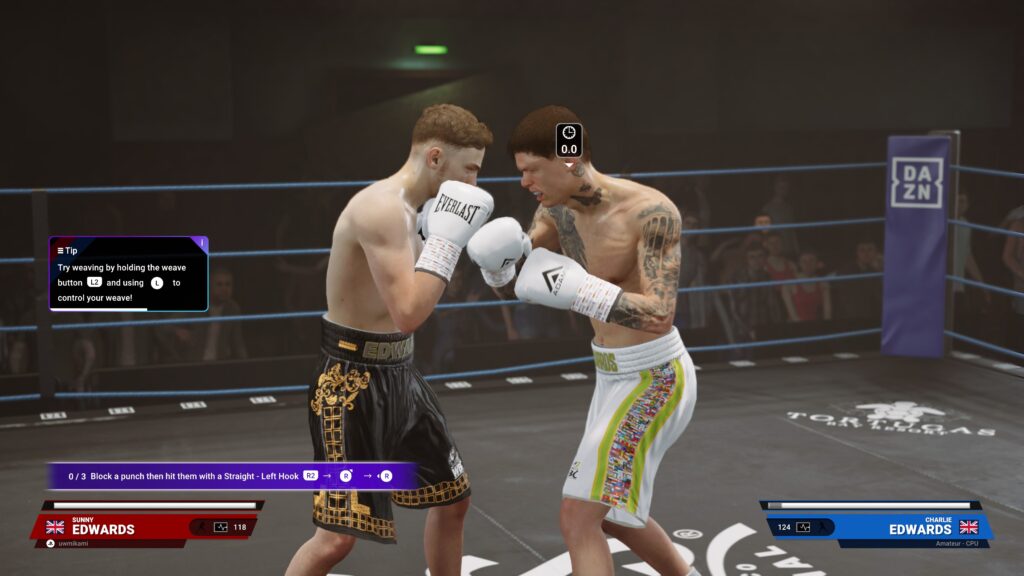
Task: Select Sunny Edwards' red fighter nameplate
Action: [145, 527]
